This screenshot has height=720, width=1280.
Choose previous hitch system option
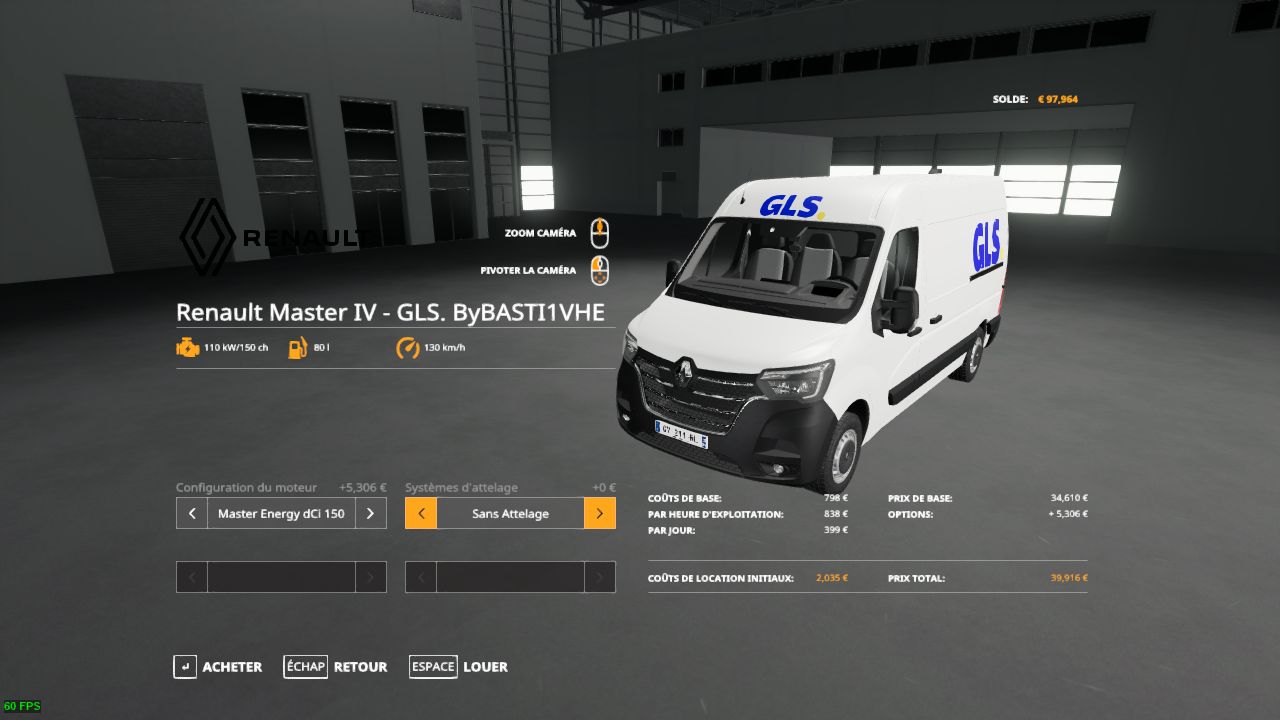click(x=421, y=513)
